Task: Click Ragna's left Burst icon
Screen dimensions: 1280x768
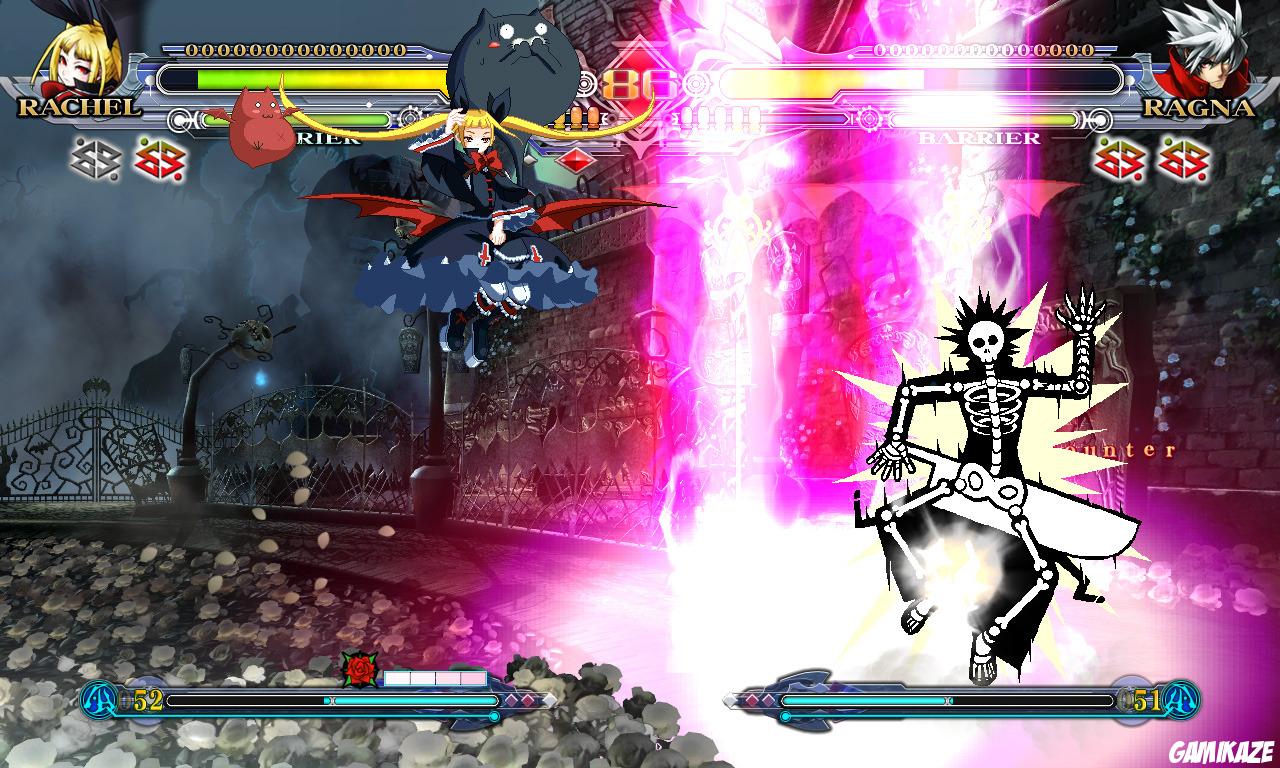Action: coord(1119,160)
